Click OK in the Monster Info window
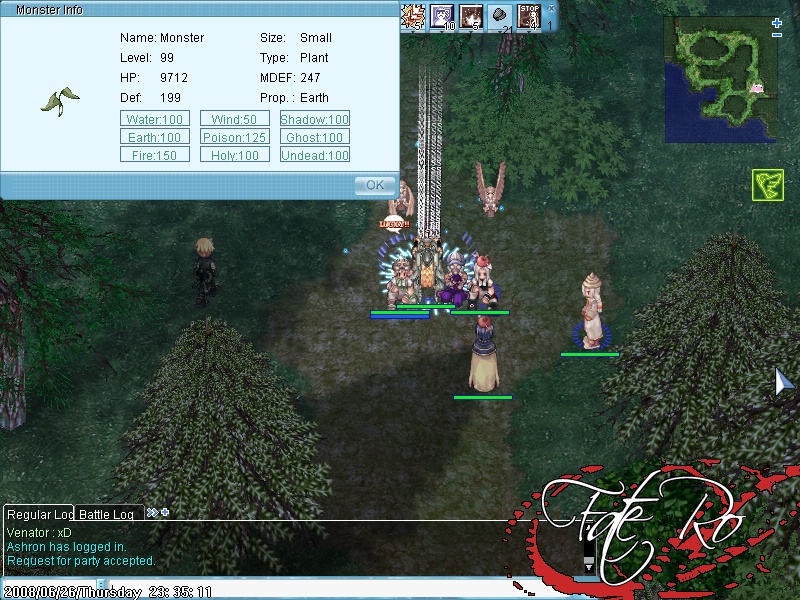 click(375, 185)
